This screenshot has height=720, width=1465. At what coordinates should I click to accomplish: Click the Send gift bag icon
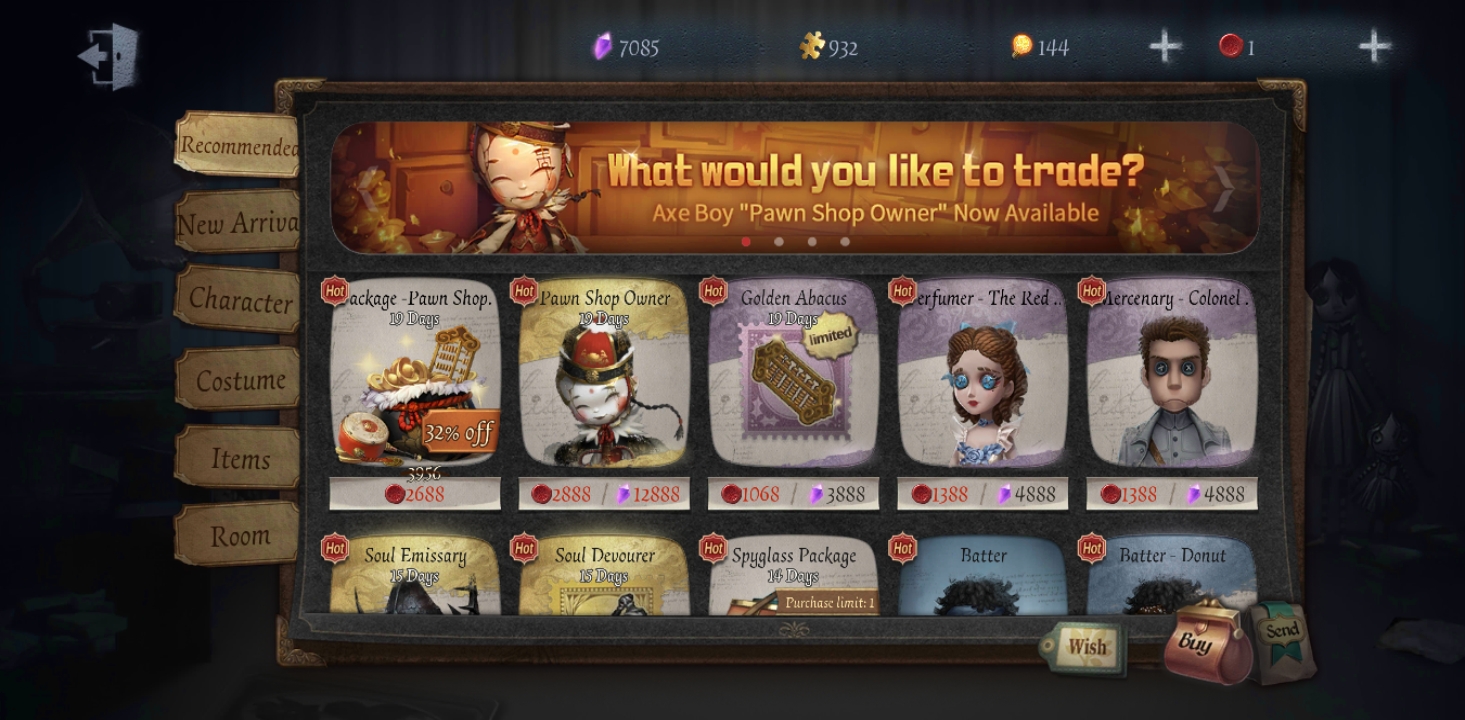pyautogui.click(x=1282, y=635)
